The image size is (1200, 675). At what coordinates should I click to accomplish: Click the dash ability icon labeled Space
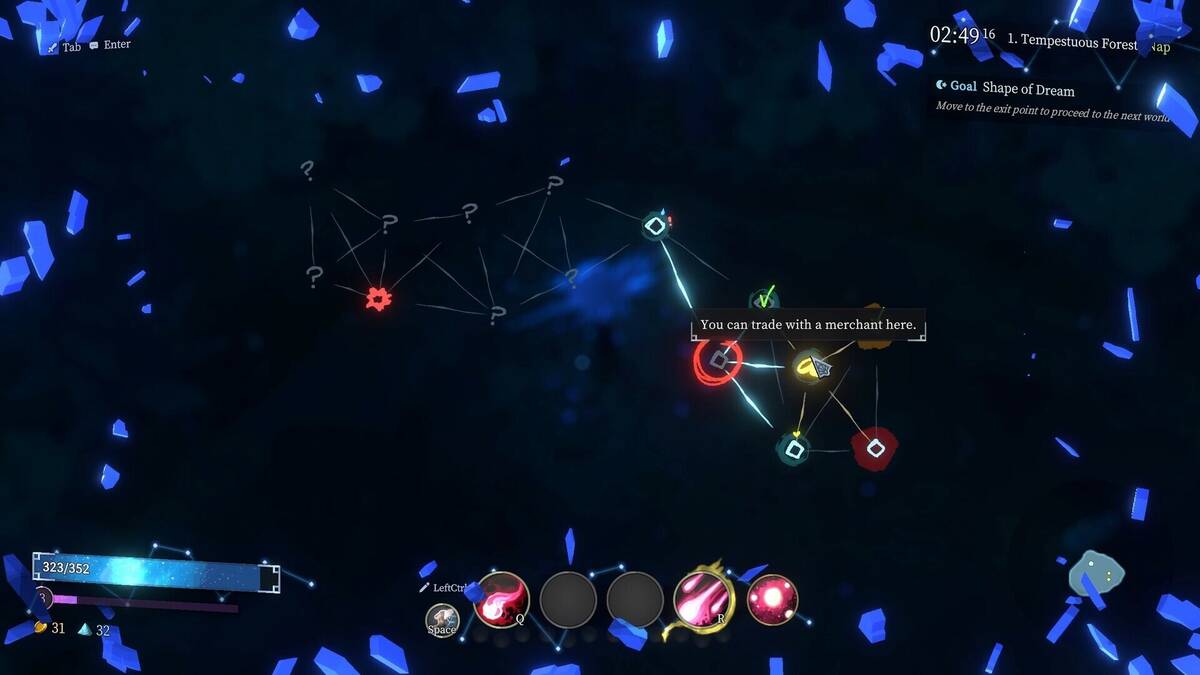442,620
